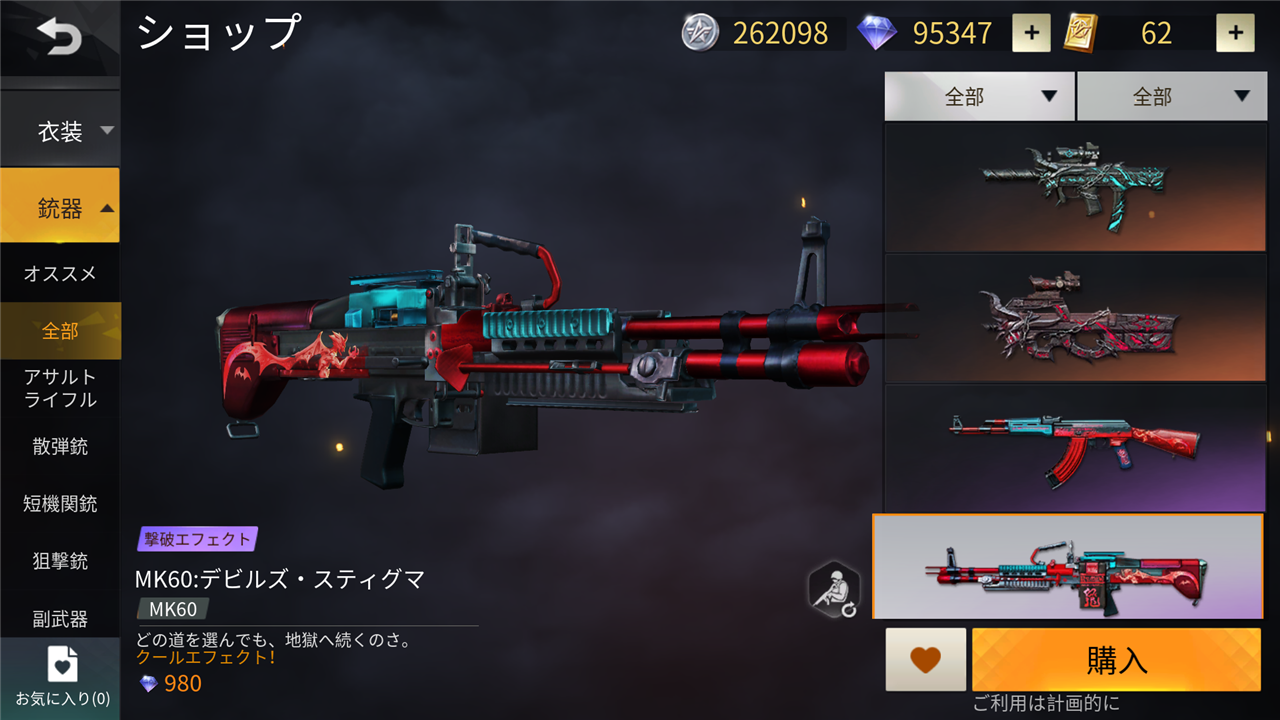
Task: Show アサルトライフル assault rifles
Action: 60,388
